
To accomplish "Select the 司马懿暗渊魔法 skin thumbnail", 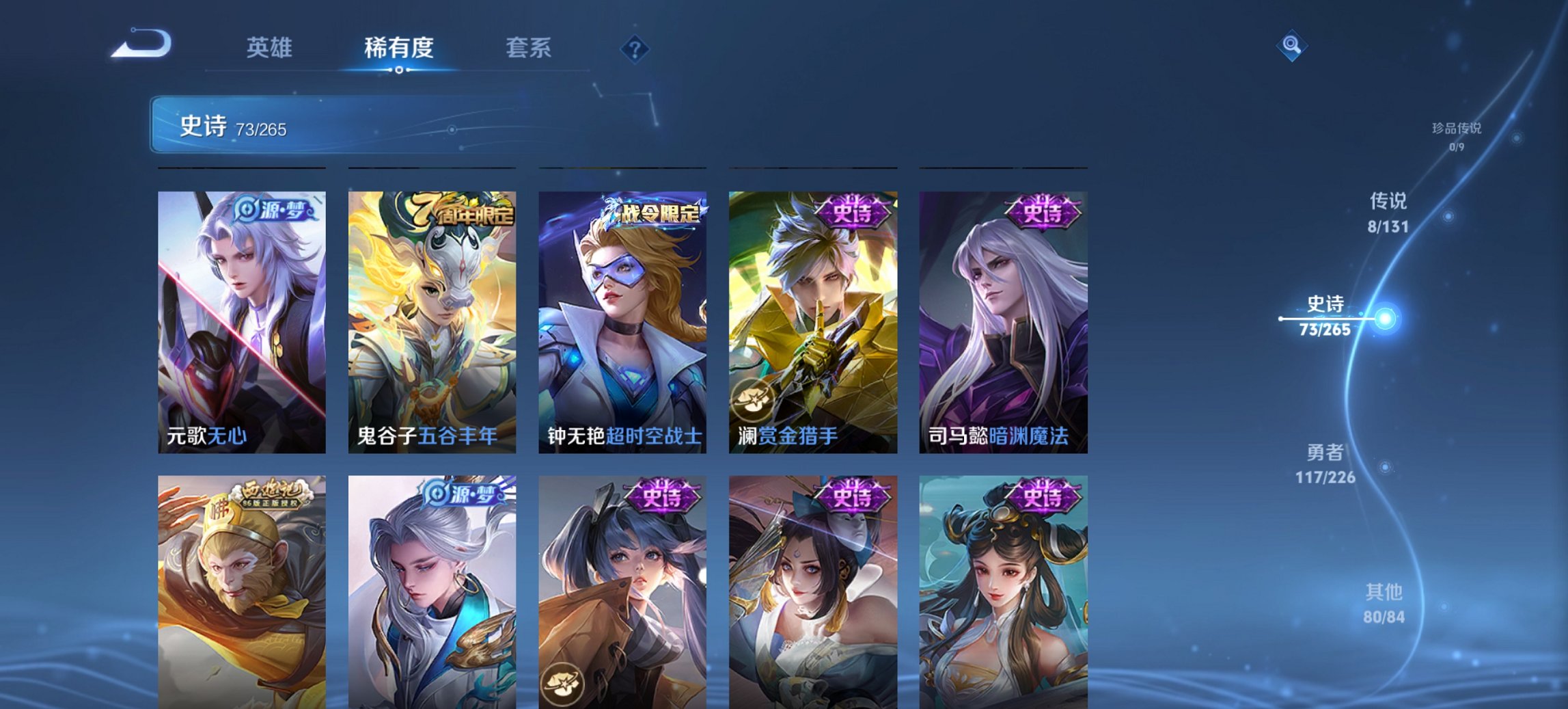I will coord(1003,321).
